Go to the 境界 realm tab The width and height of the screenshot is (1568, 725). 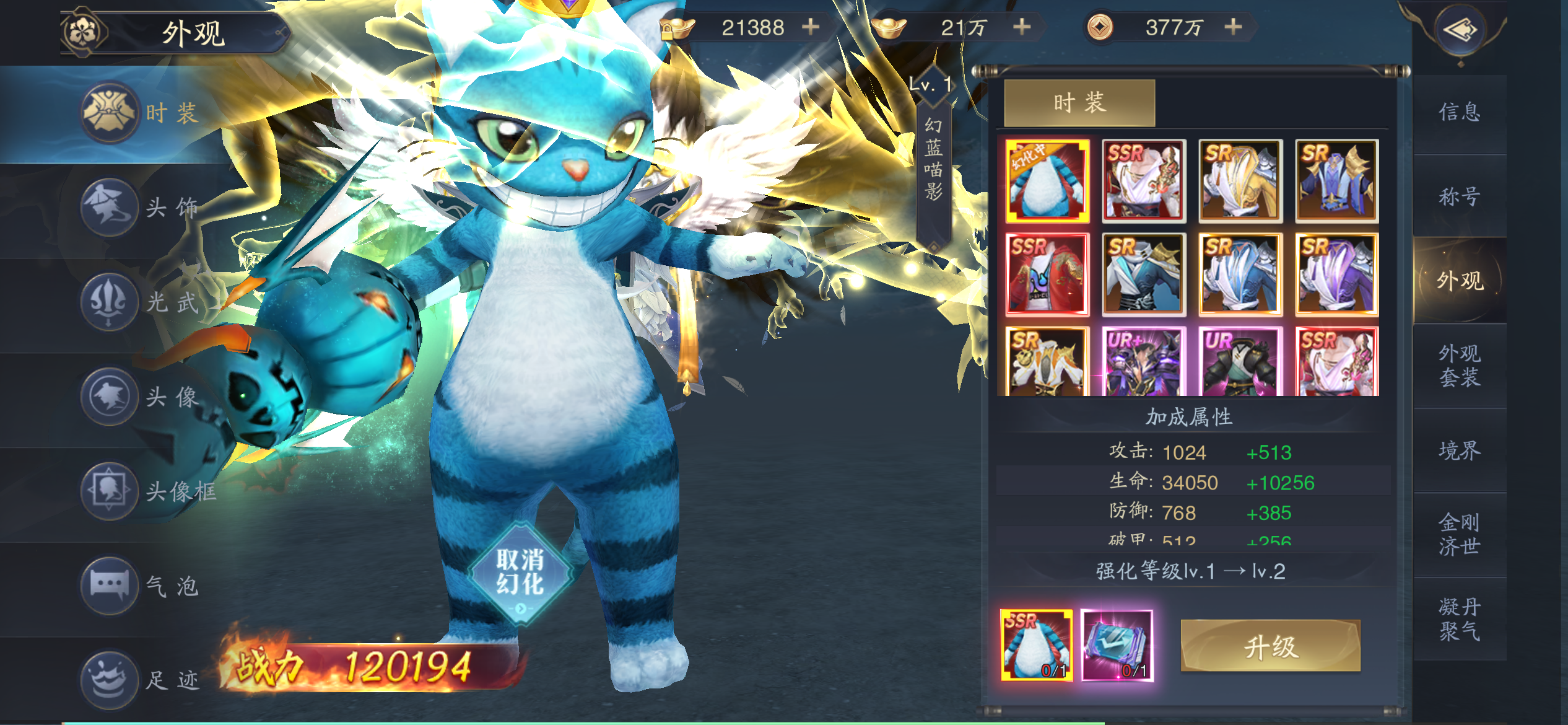point(1460,450)
